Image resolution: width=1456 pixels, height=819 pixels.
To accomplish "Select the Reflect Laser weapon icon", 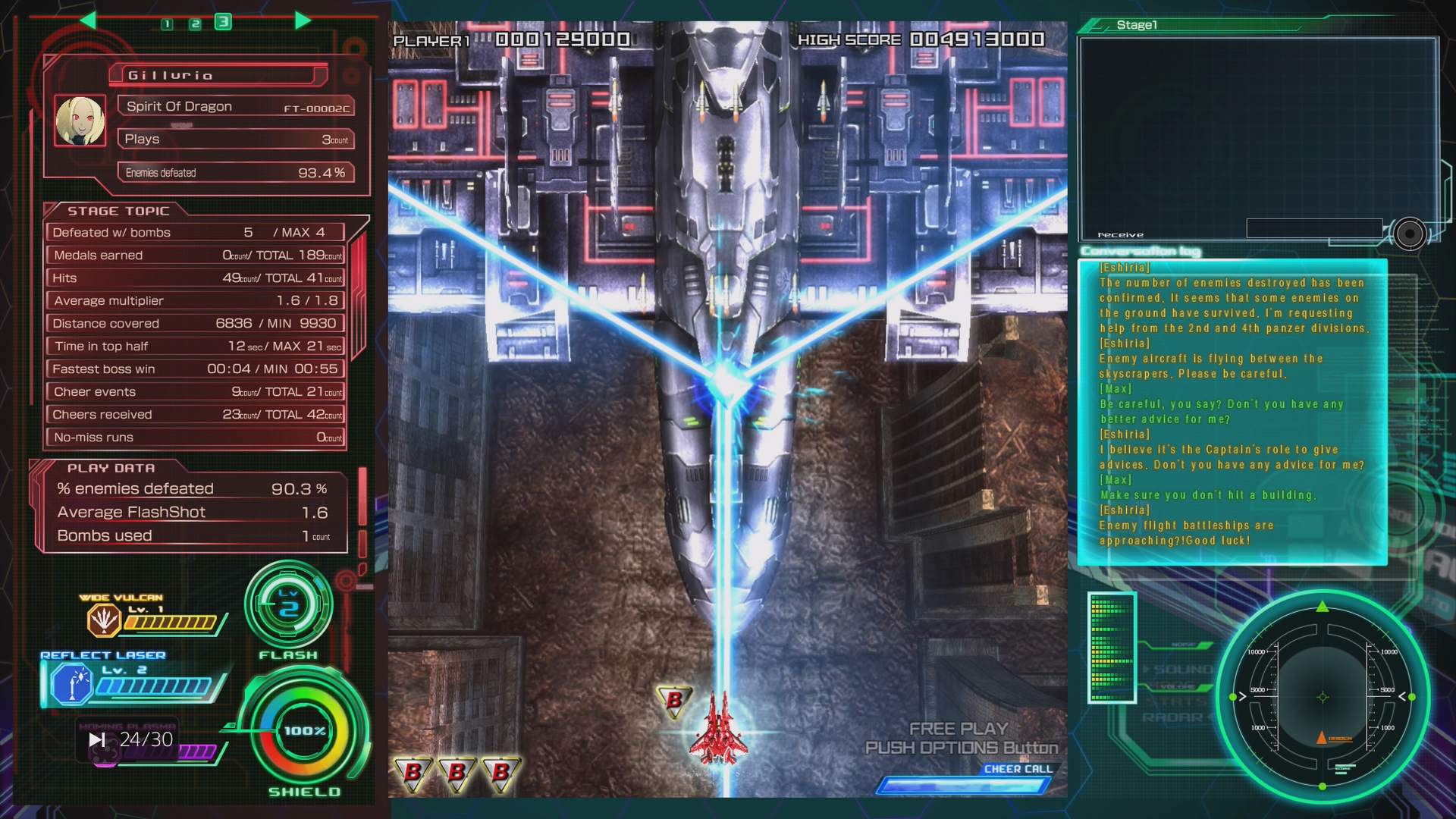I will coord(71,683).
